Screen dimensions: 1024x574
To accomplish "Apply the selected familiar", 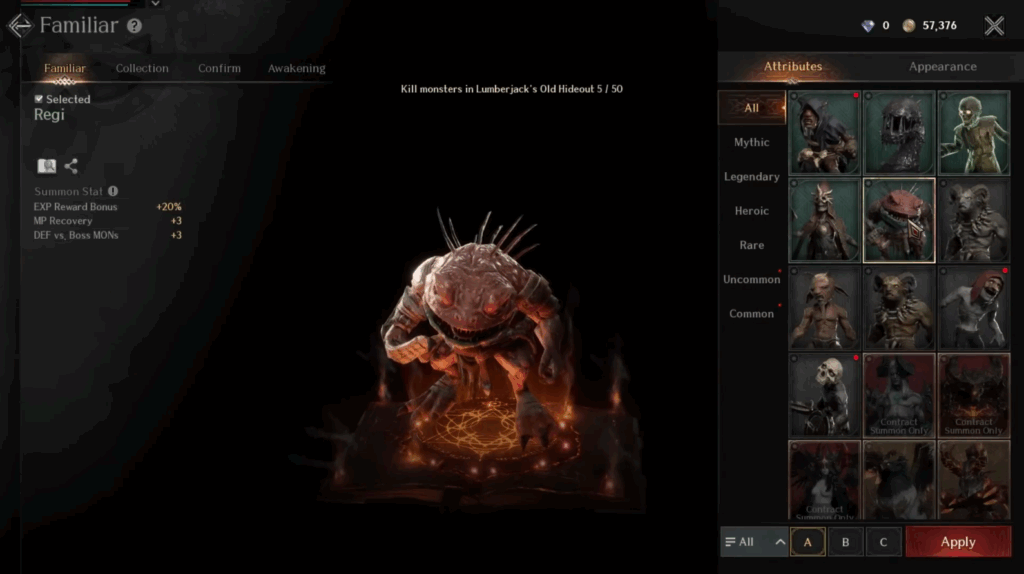I will 957,542.
